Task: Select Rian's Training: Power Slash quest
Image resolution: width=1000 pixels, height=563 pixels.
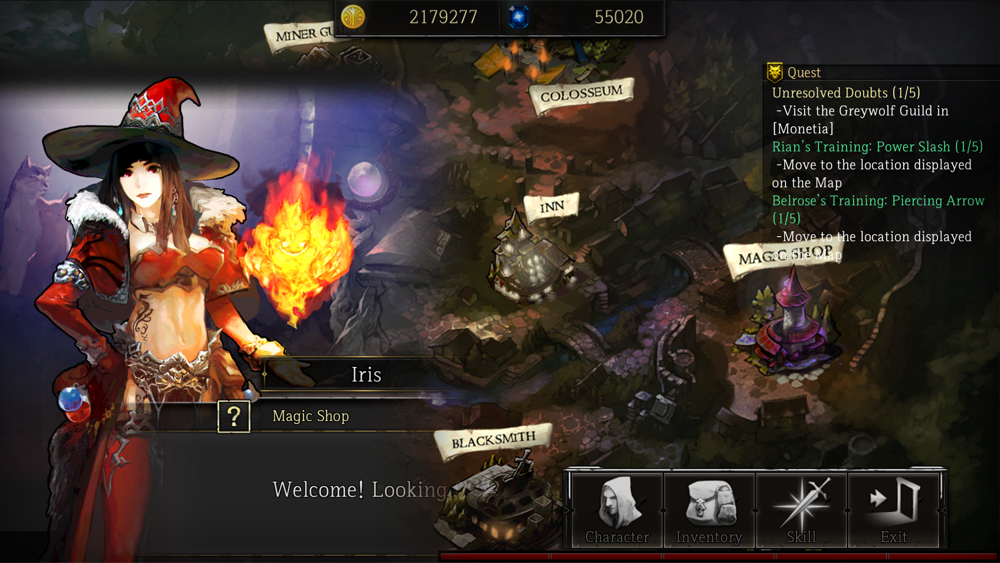Action: point(877,147)
